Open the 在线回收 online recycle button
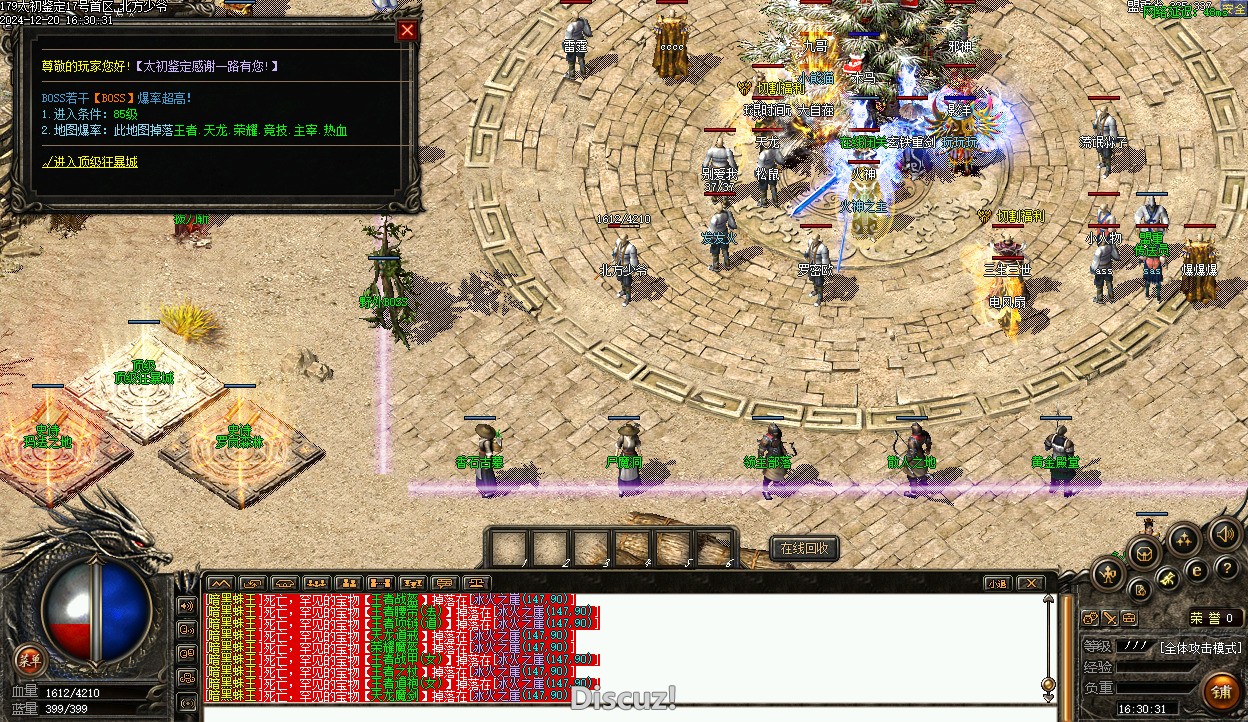 pyautogui.click(x=804, y=548)
